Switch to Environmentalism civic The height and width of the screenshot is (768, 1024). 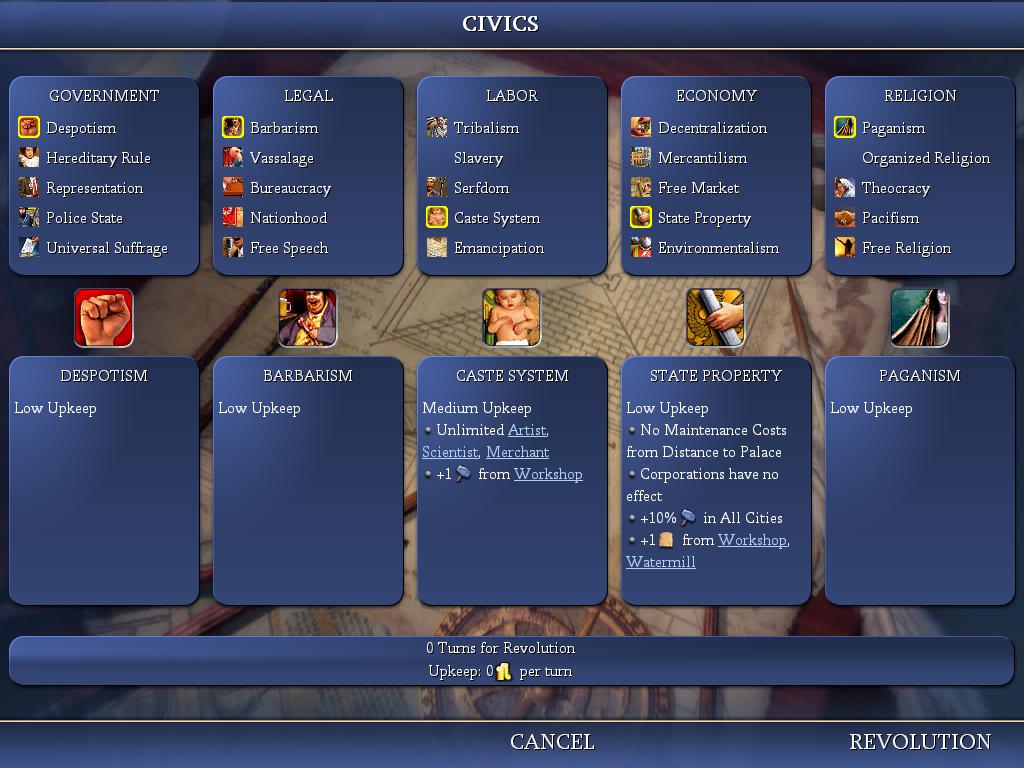click(718, 248)
